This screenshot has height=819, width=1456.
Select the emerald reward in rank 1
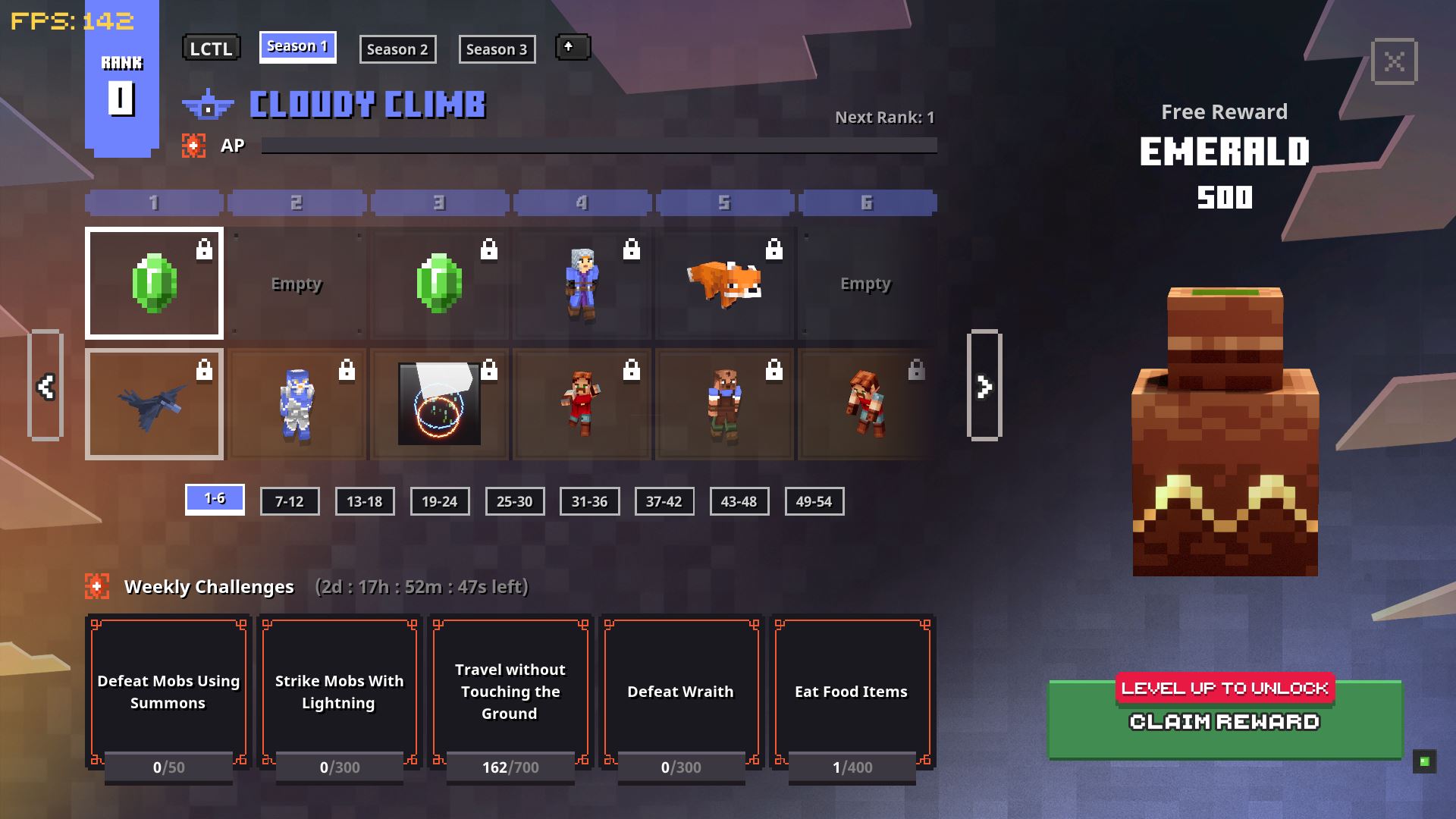coord(154,283)
